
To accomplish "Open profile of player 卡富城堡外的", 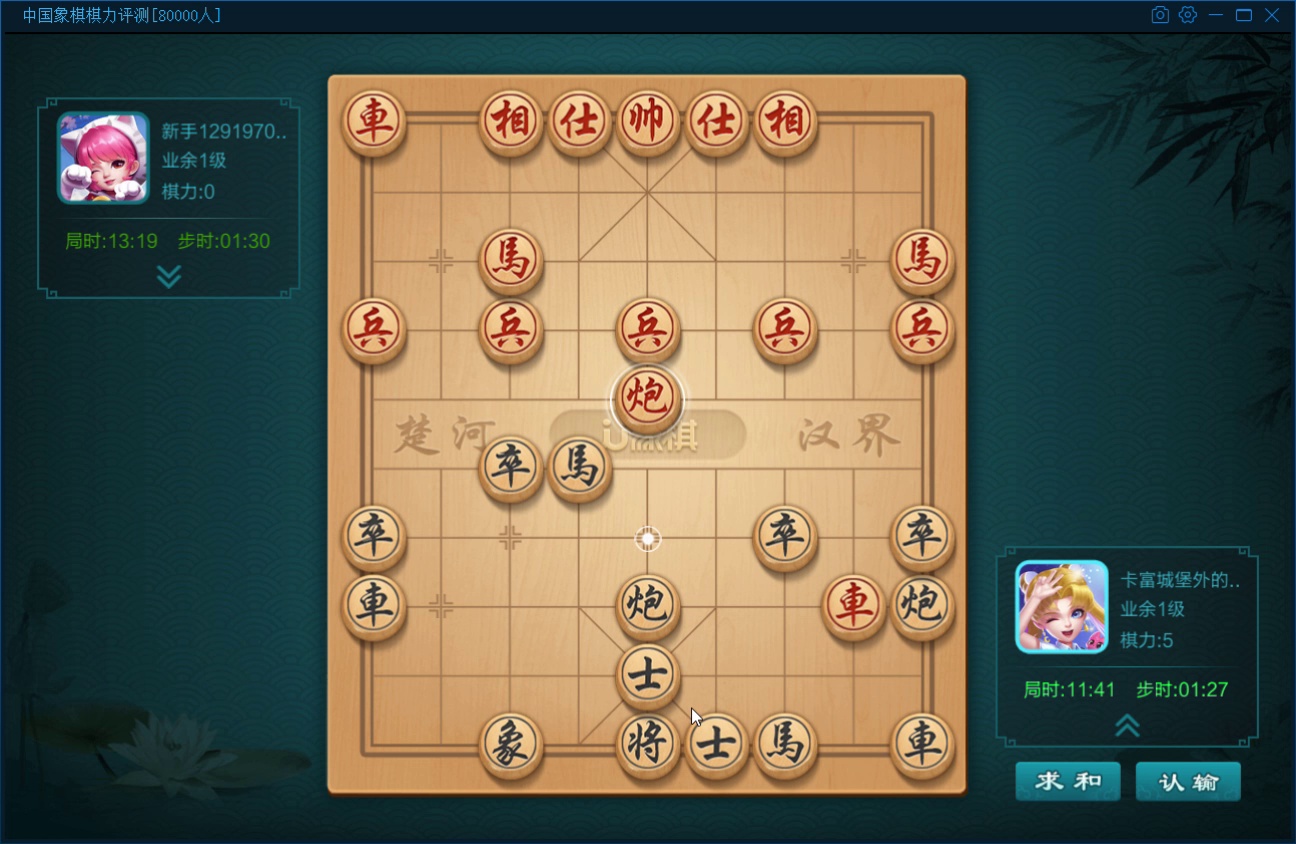I will pos(1060,606).
